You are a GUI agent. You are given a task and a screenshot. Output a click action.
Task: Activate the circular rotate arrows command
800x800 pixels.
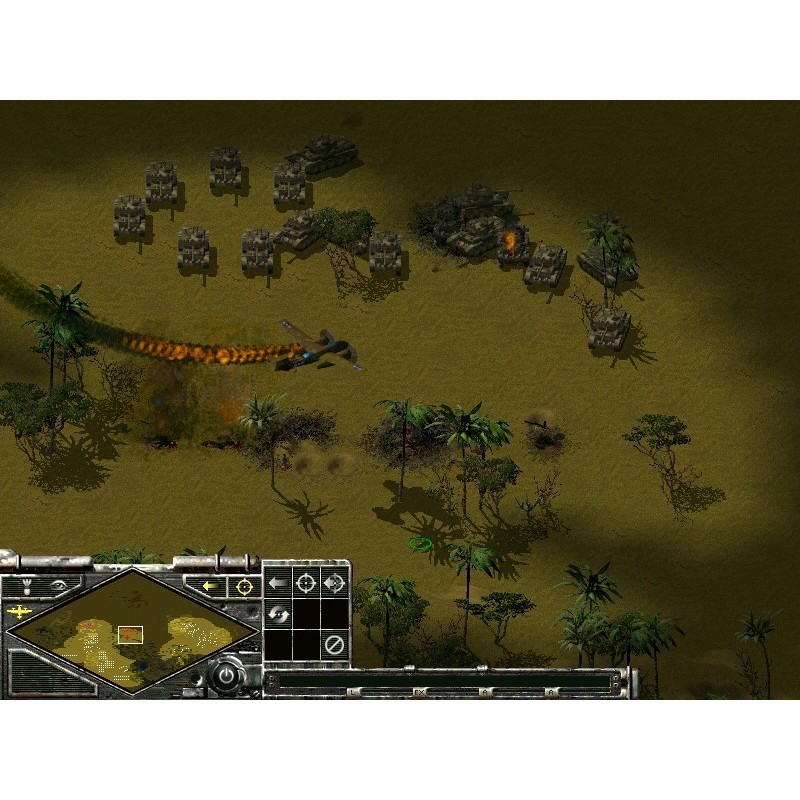(277, 613)
